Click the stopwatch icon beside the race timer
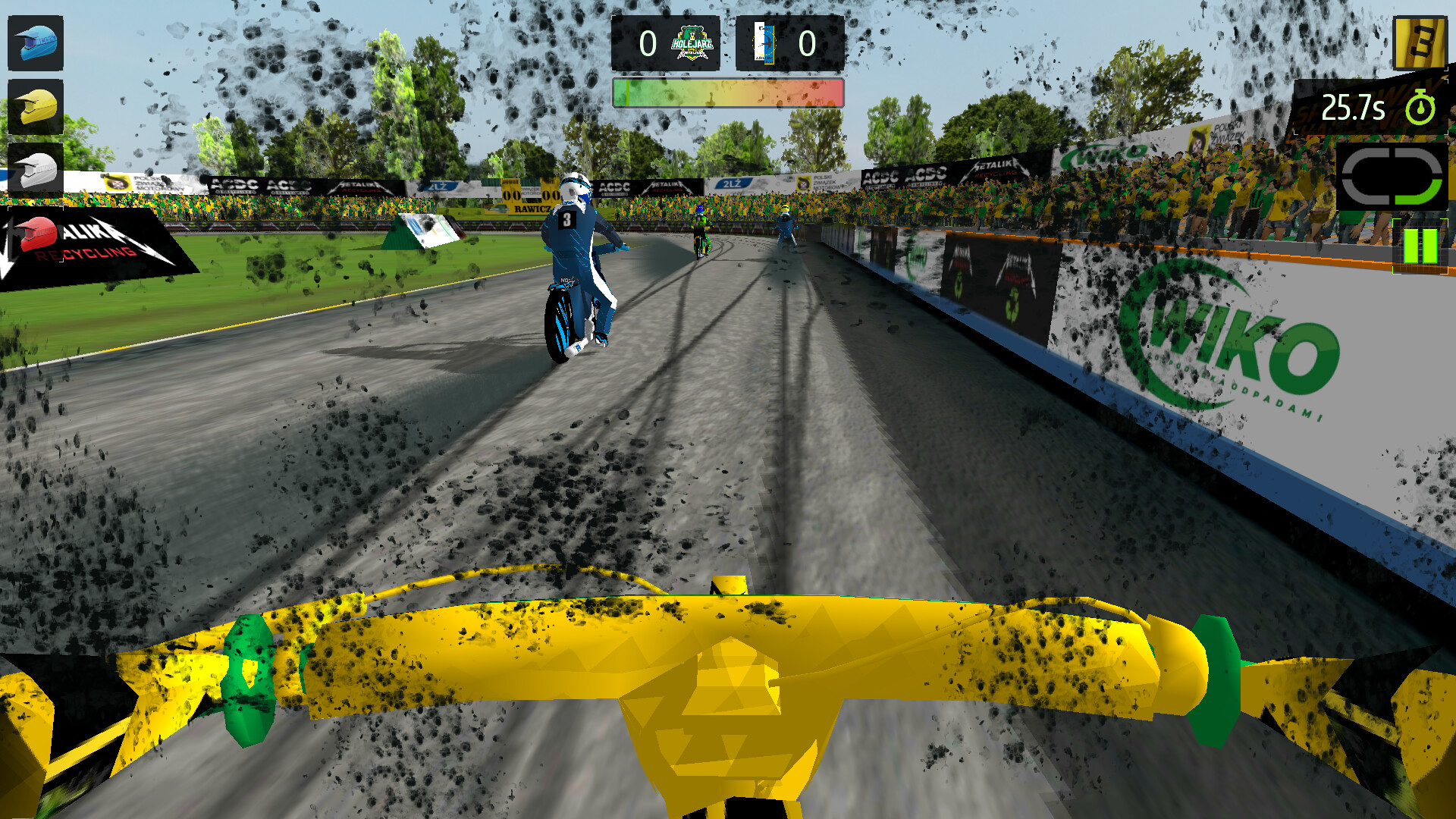This screenshot has width=1456, height=819. [1420, 108]
